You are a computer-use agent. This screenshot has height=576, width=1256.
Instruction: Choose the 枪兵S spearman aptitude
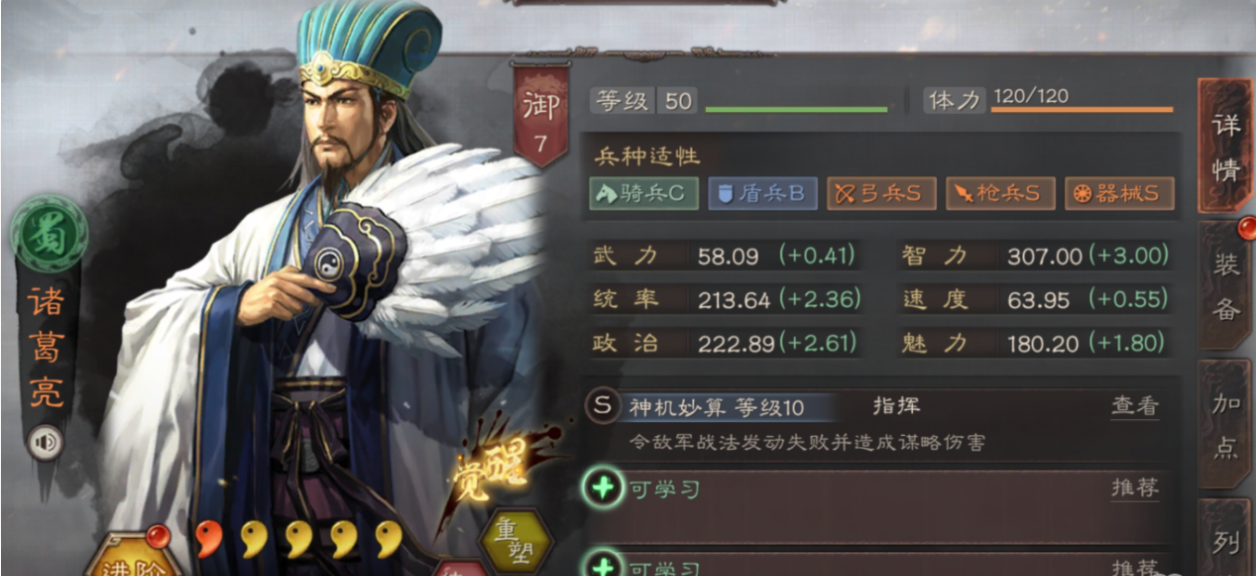(x=1000, y=193)
